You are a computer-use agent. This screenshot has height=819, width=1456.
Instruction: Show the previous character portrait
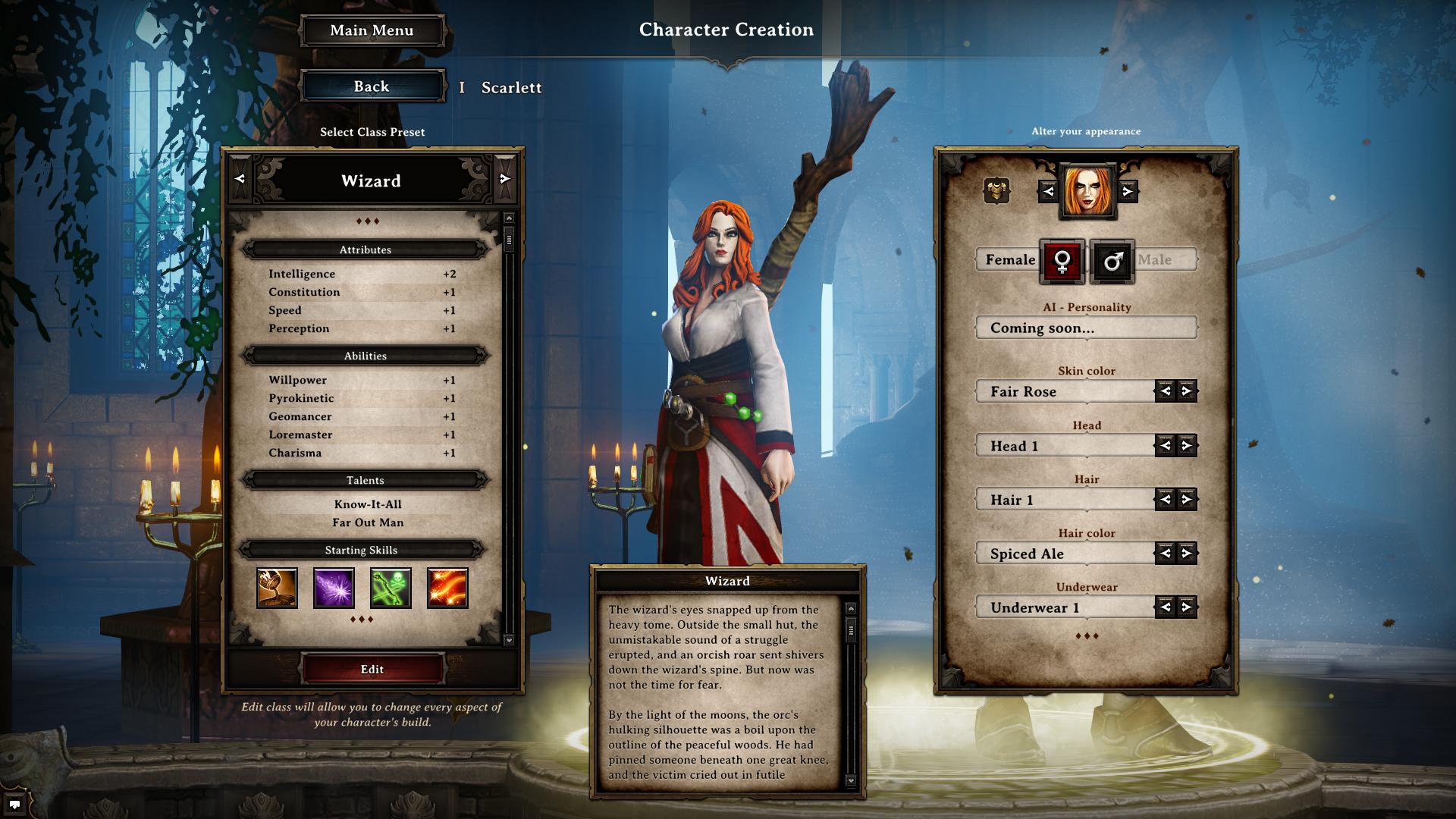[x=1049, y=191]
